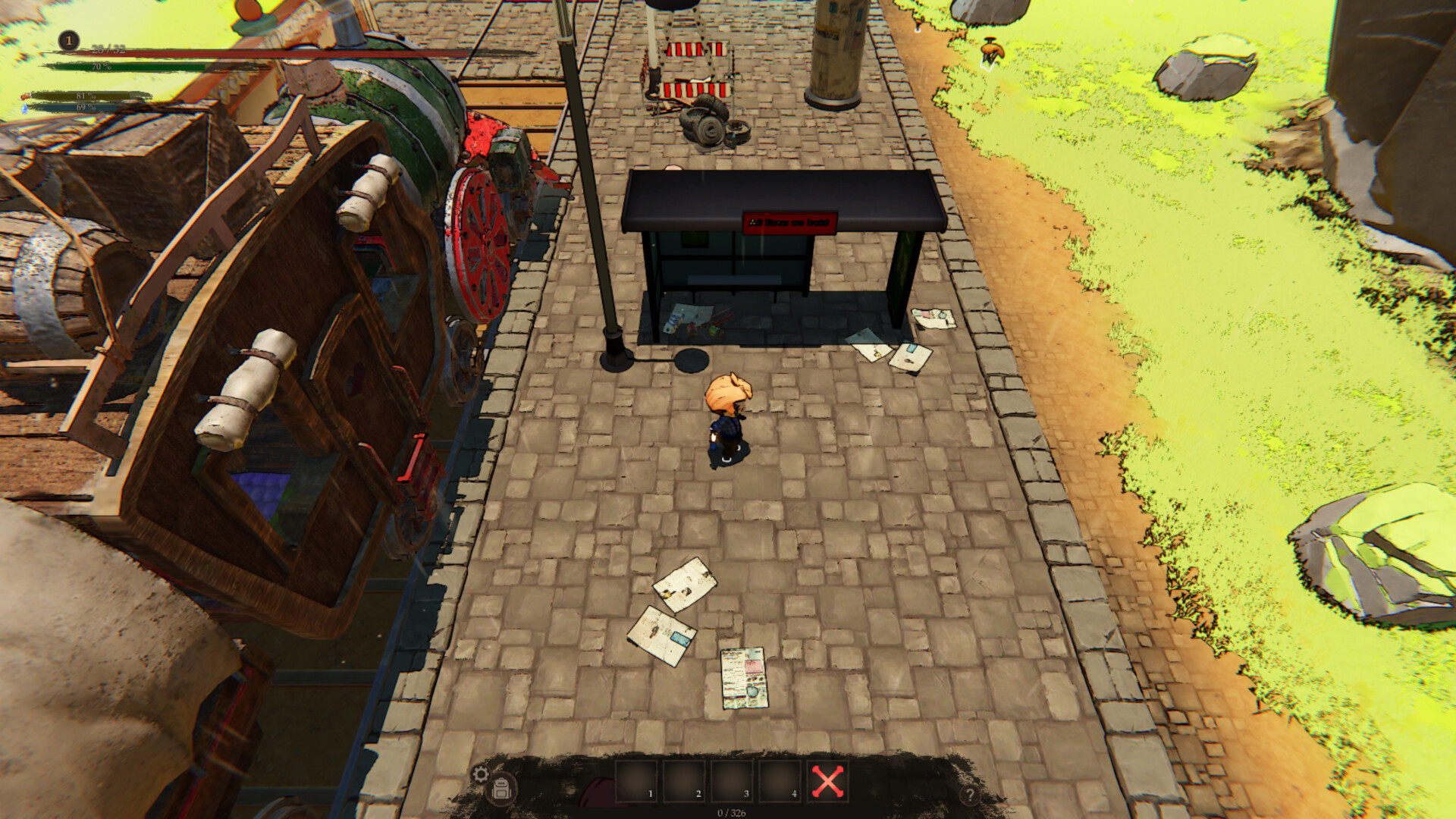Viewport: 1456px width, 819px height.
Task: Open the backpack inventory icon
Action: tap(502, 788)
